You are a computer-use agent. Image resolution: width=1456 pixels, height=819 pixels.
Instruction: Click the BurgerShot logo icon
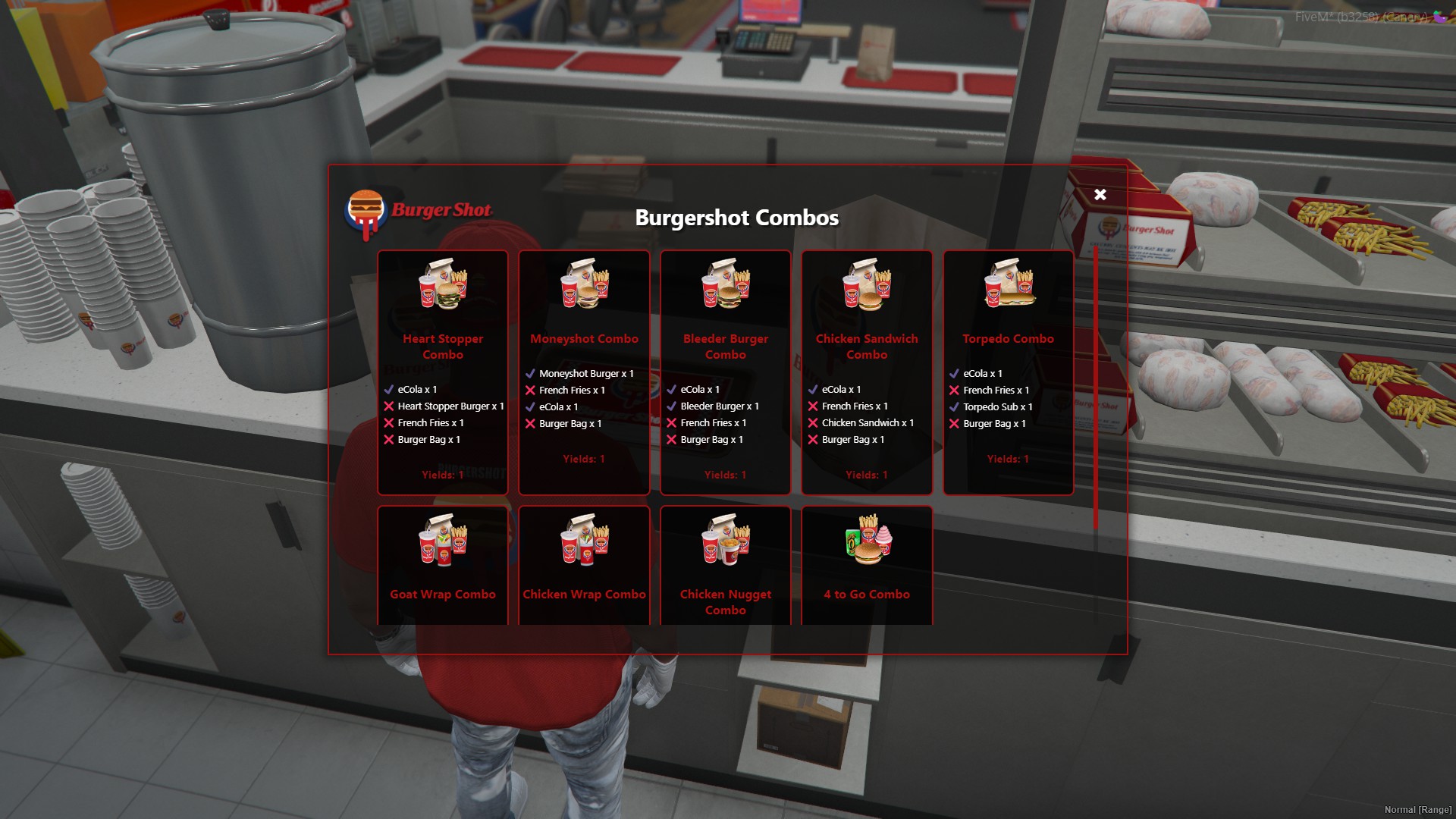coord(366,210)
